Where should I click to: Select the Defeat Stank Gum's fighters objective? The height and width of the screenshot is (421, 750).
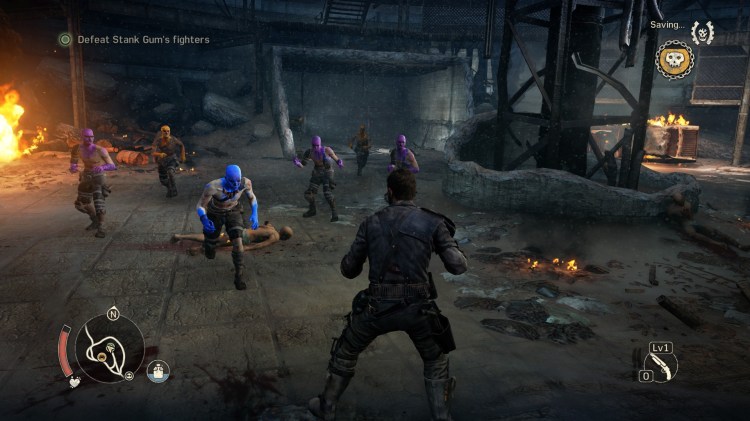[x=143, y=40]
